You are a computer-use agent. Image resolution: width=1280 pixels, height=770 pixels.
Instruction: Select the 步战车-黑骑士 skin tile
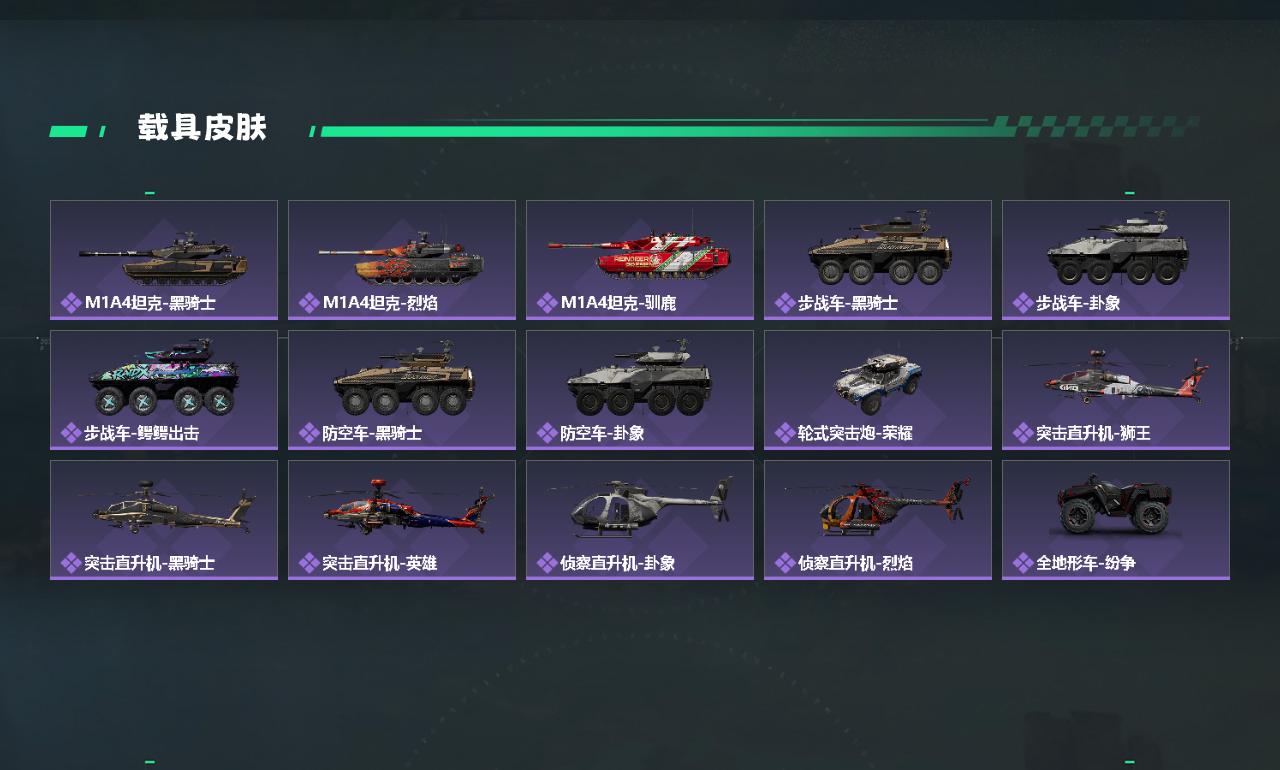pos(878,260)
